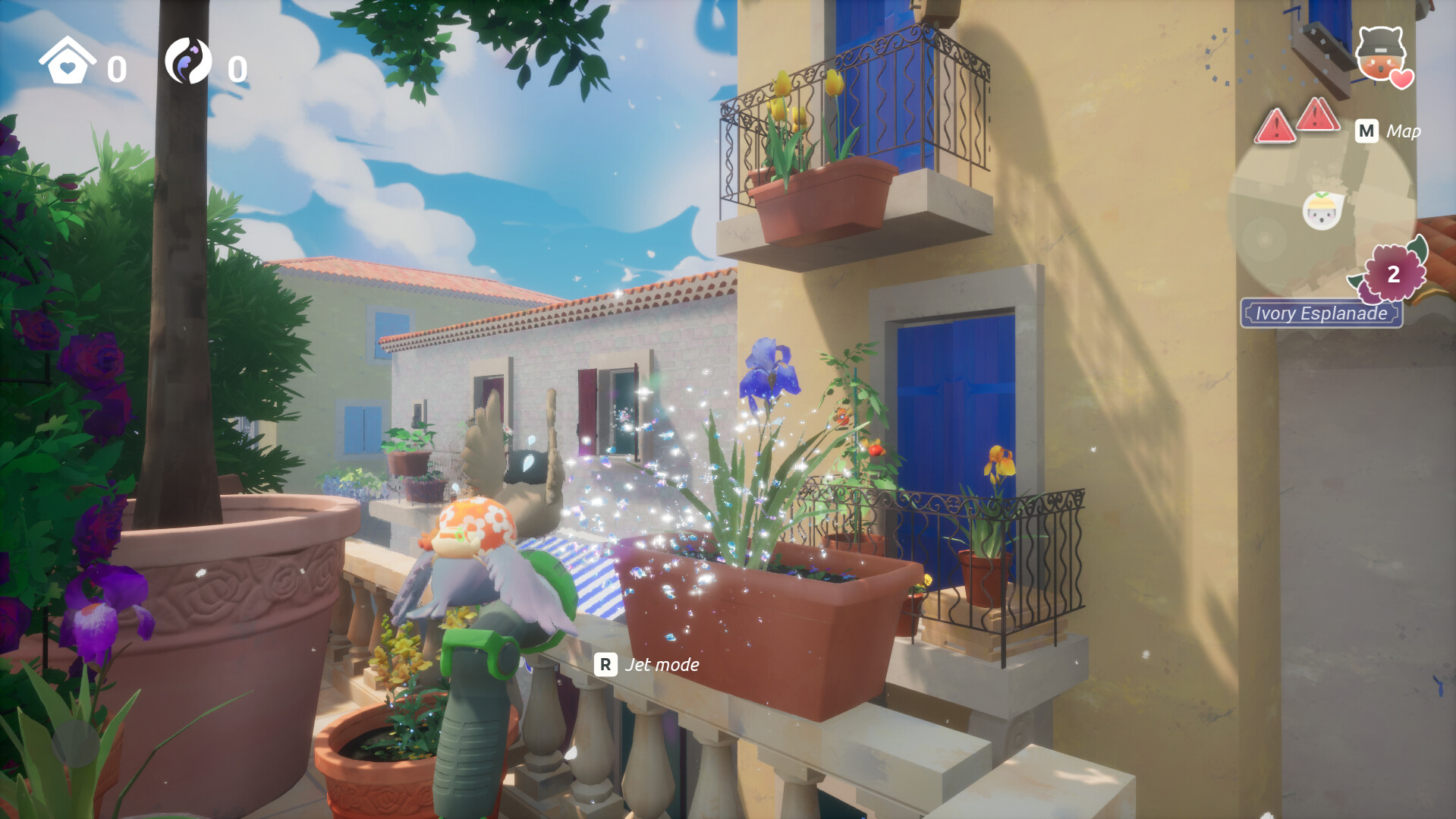Open the Ivory Esplanade location banner
The image size is (1456, 819).
pyautogui.click(x=1322, y=312)
